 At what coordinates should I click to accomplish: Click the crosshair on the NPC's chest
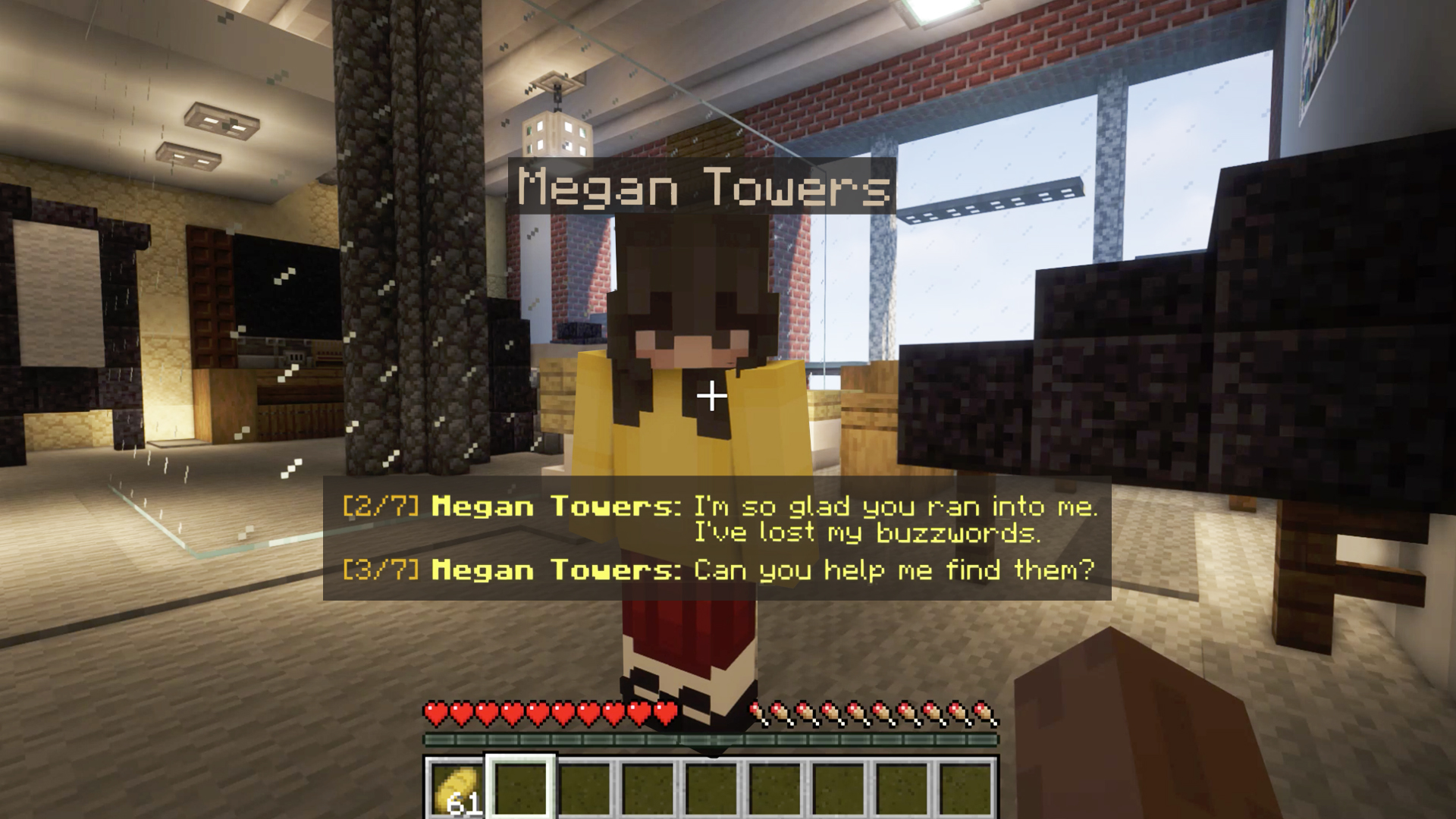point(711,394)
